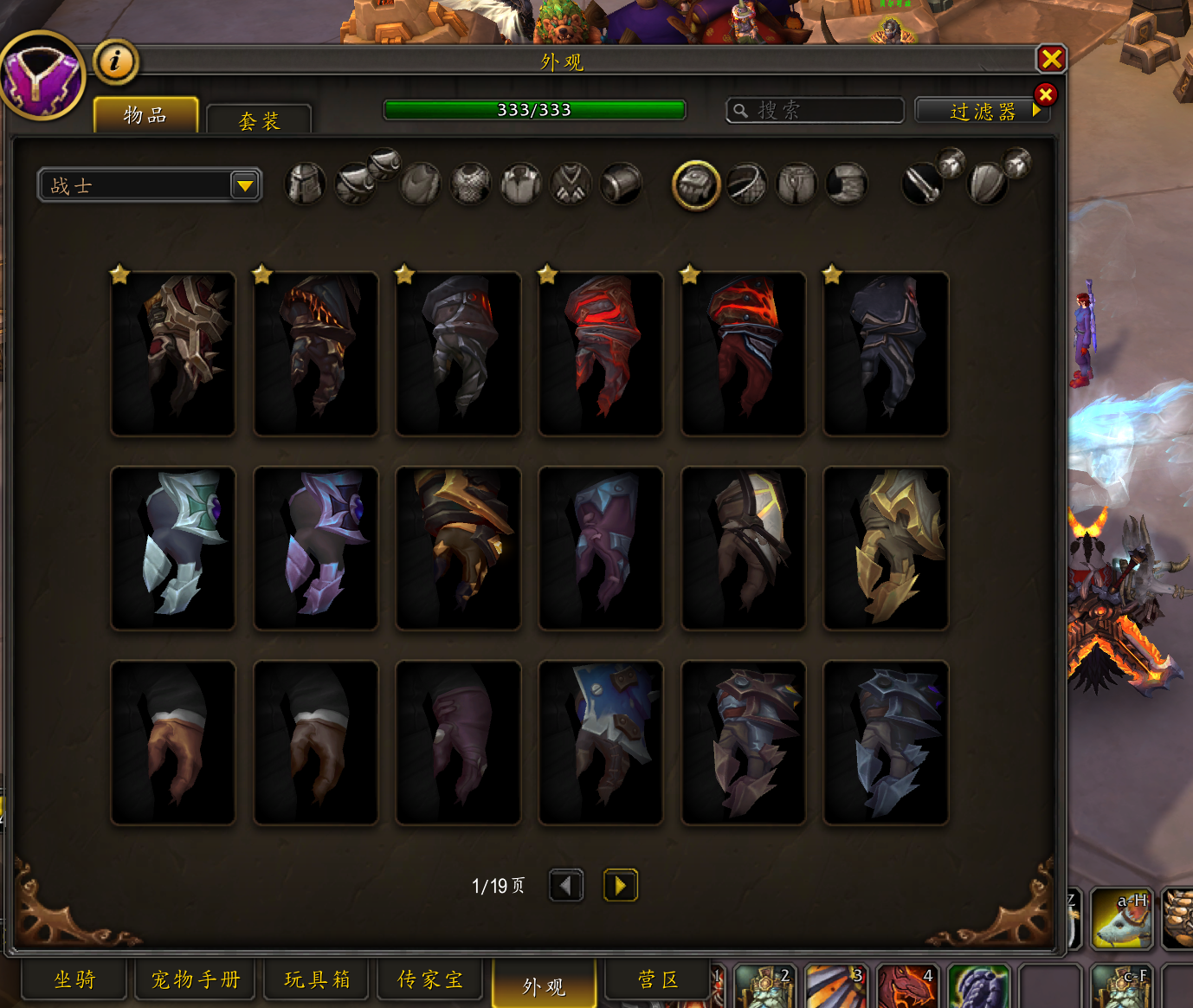Clear the filter with red X button
The image size is (1193, 1008).
[x=1045, y=94]
